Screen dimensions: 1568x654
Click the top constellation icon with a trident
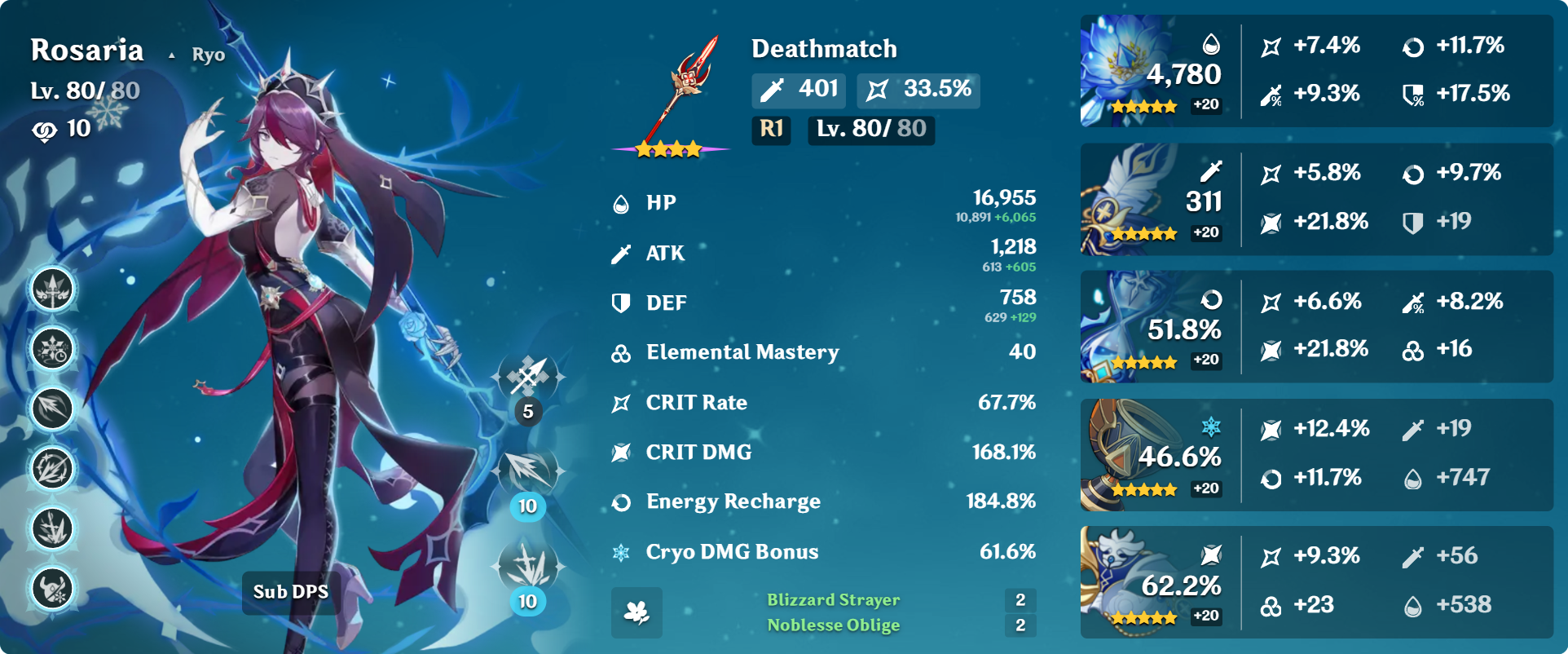click(53, 289)
